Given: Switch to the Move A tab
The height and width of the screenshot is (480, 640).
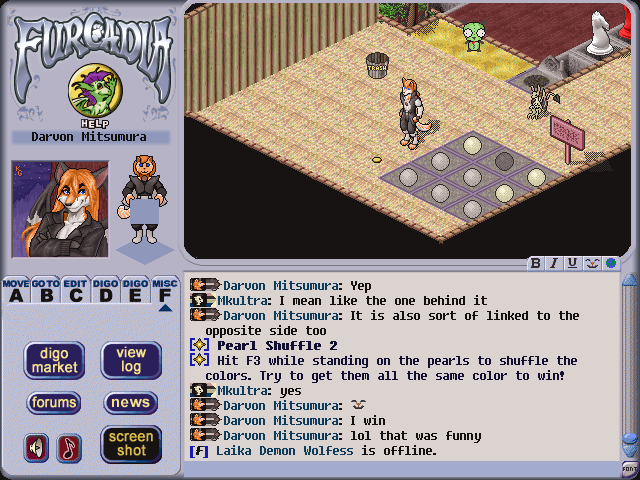Looking at the screenshot, I should (x=15, y=290).
